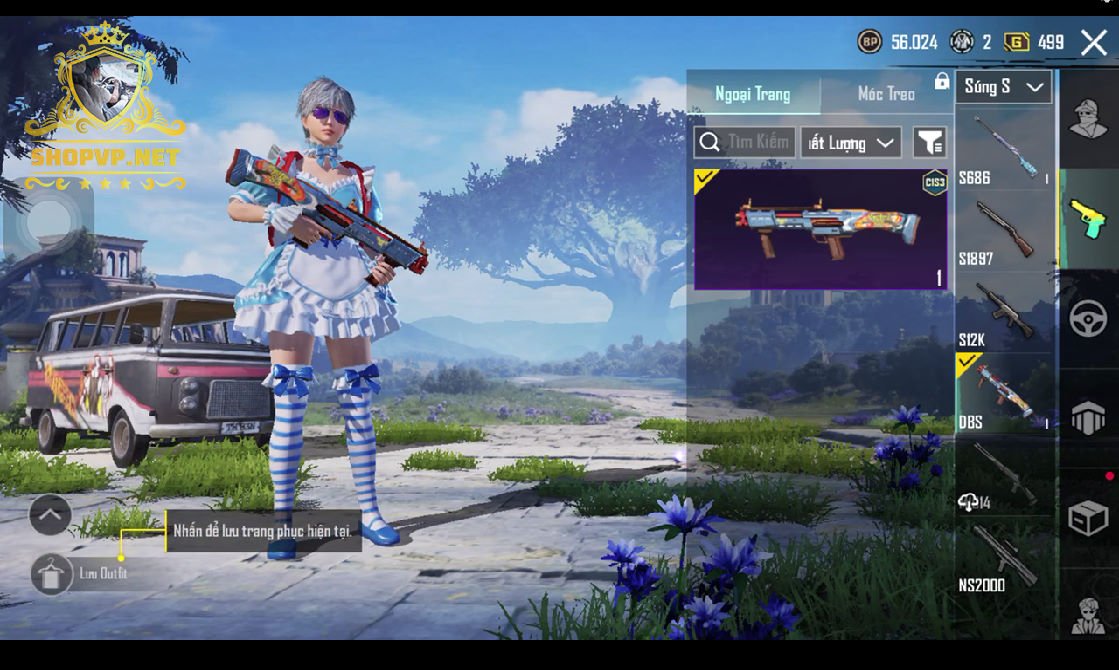Open the funnel filter options
The height and width of the screenshot is (670, 1119).
tap(930, 143)
